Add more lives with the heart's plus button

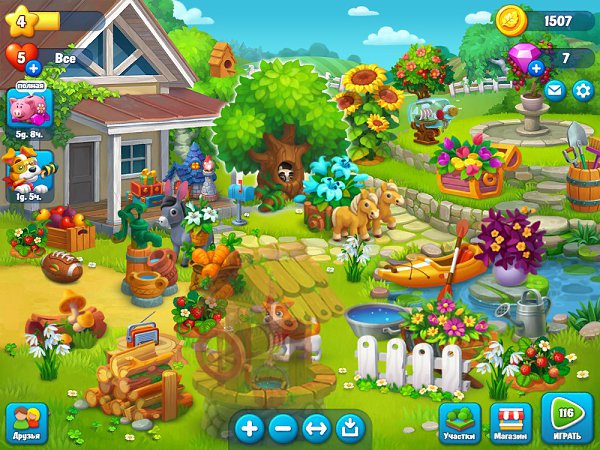coord(32,68)
